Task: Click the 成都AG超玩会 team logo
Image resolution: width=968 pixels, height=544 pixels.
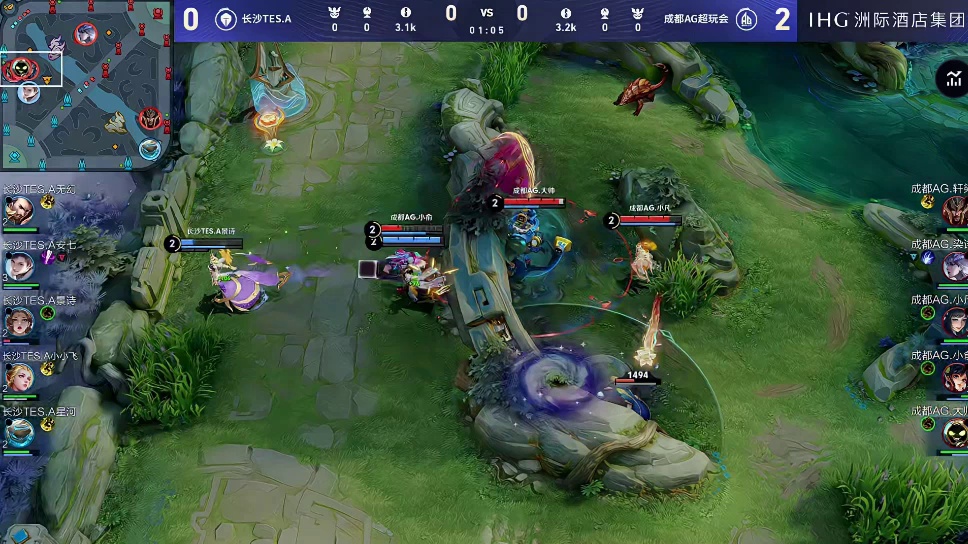Action: pyautogui.click(x=745, y=19)
